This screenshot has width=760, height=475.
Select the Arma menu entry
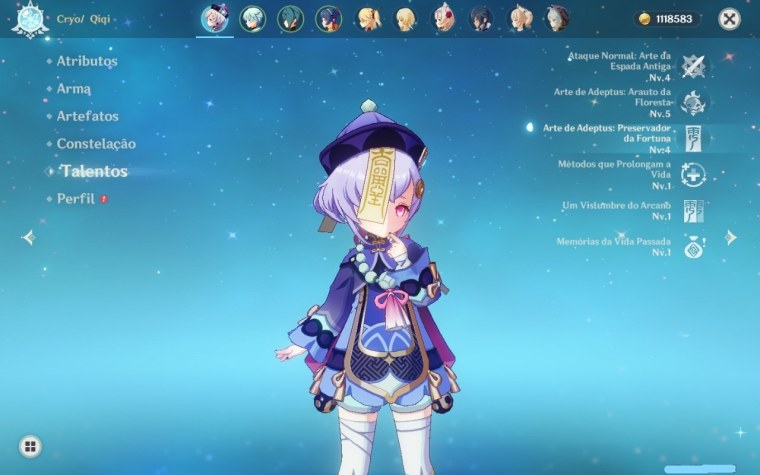click(75, 89)
